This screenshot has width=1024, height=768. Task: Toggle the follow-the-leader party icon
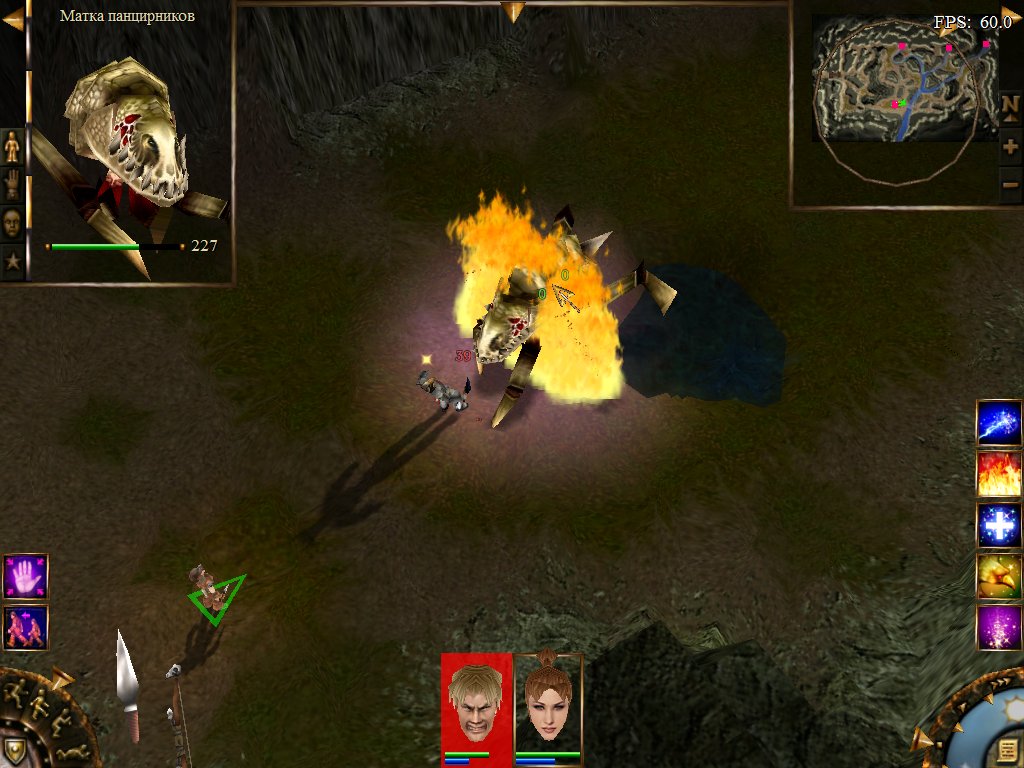(x=25, y=627)
